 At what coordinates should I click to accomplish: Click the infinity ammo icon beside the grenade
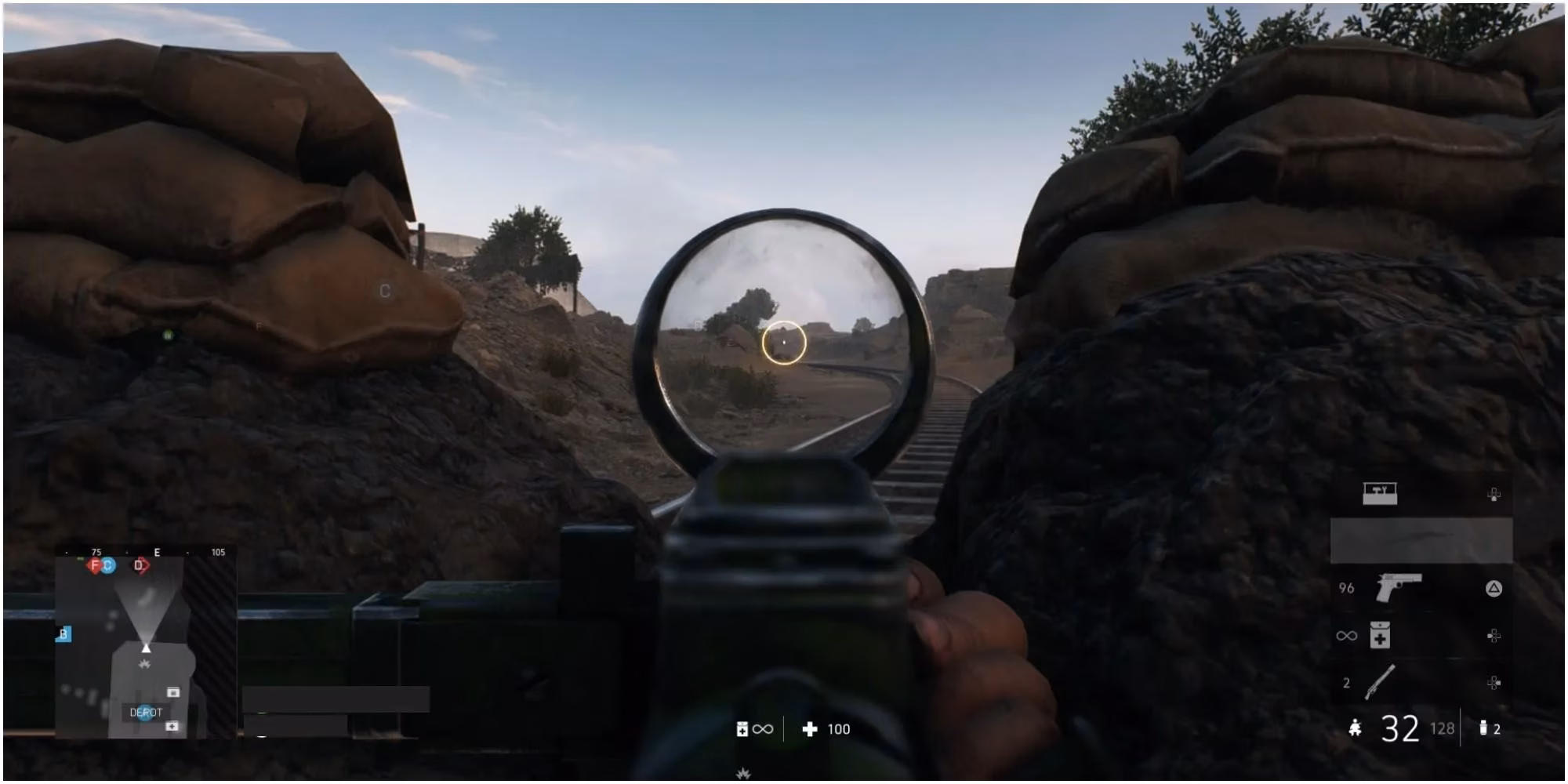pyautogui.click(x=764, y=729)
